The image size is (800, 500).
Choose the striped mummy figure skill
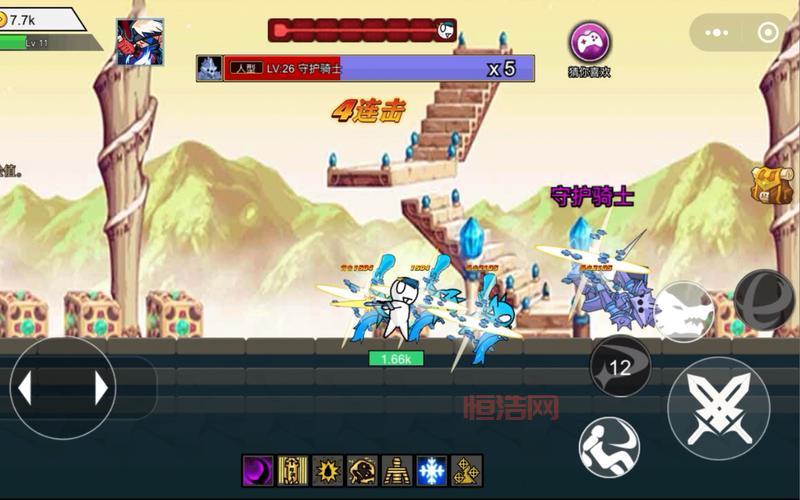[x=397, y=470]
